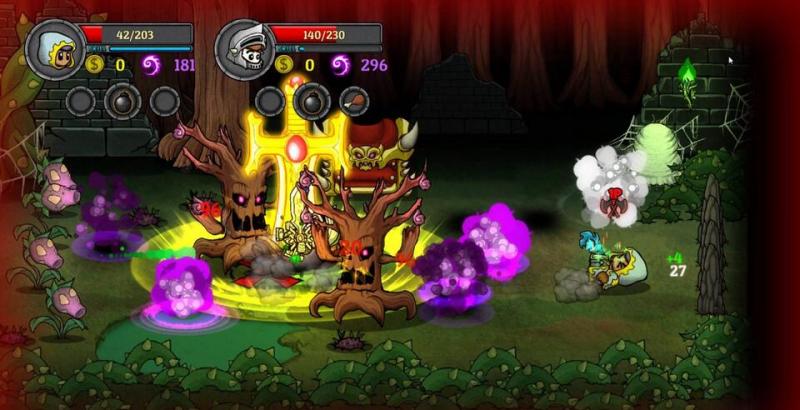
Task: Use the knight's meat drumstick item
Action: pos(353,100)
